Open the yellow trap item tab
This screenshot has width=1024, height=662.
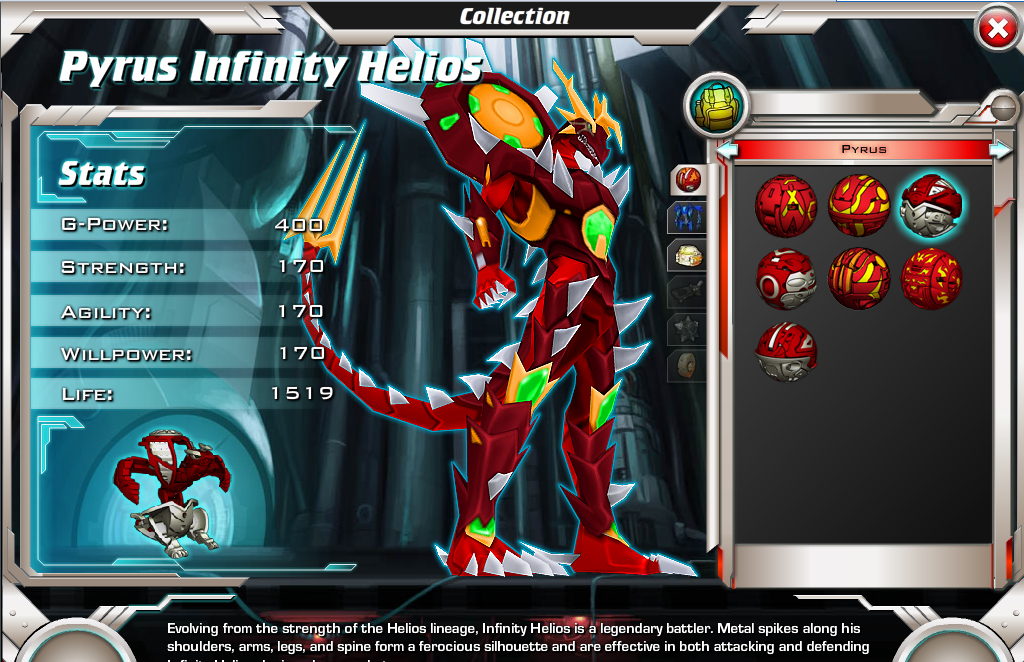pyautogui.click(x=688, y=255)
